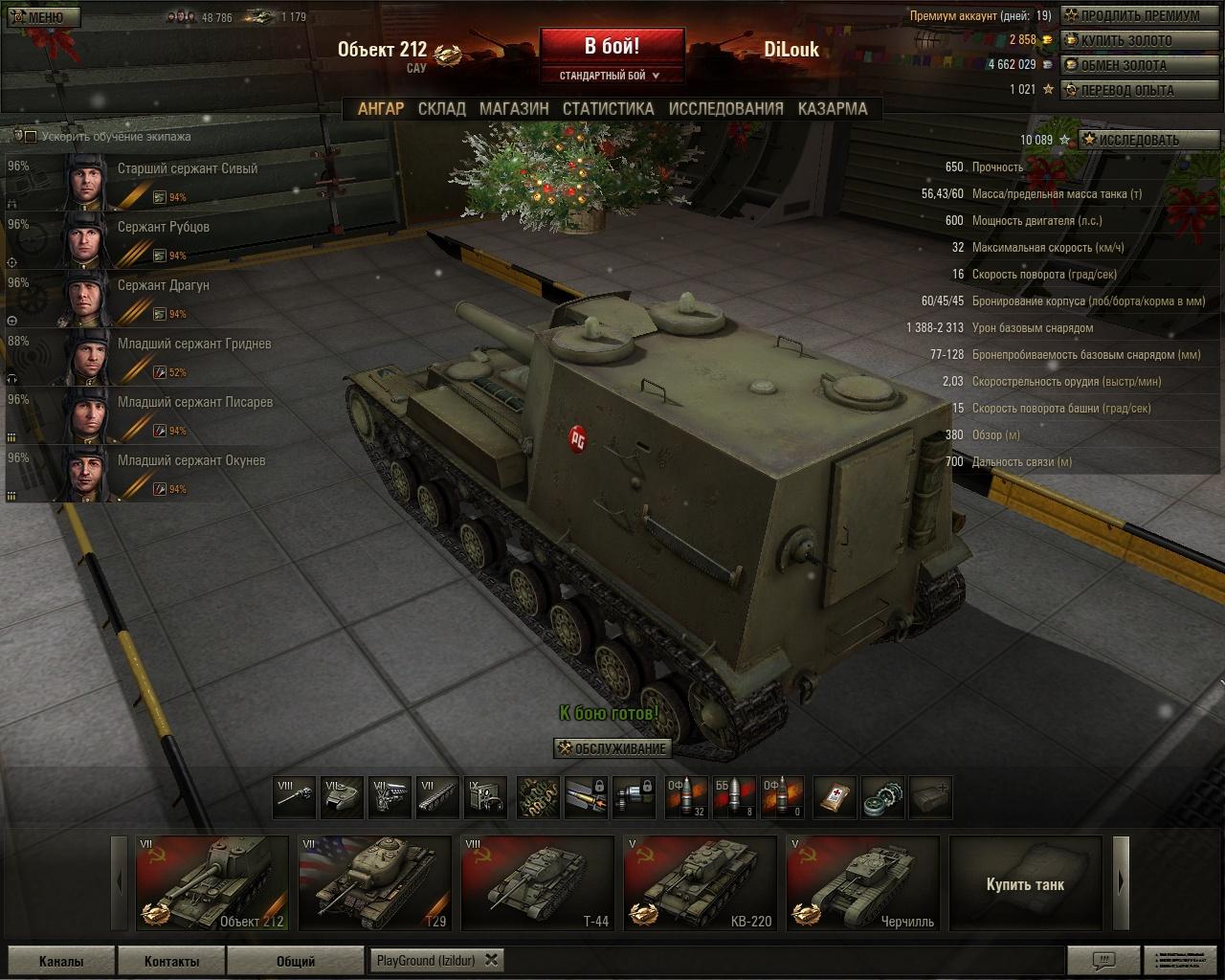This screenshot has height=980, width=1225.
Task: Start battle with the В бой! button
Action: 612,47
